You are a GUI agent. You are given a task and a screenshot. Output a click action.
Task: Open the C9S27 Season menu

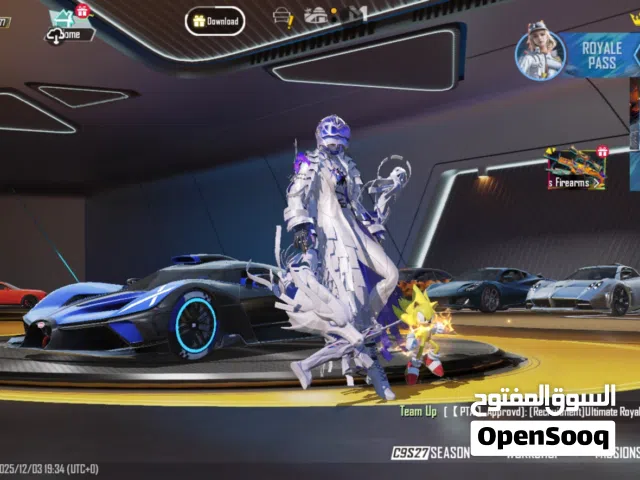tap(430, 453)
